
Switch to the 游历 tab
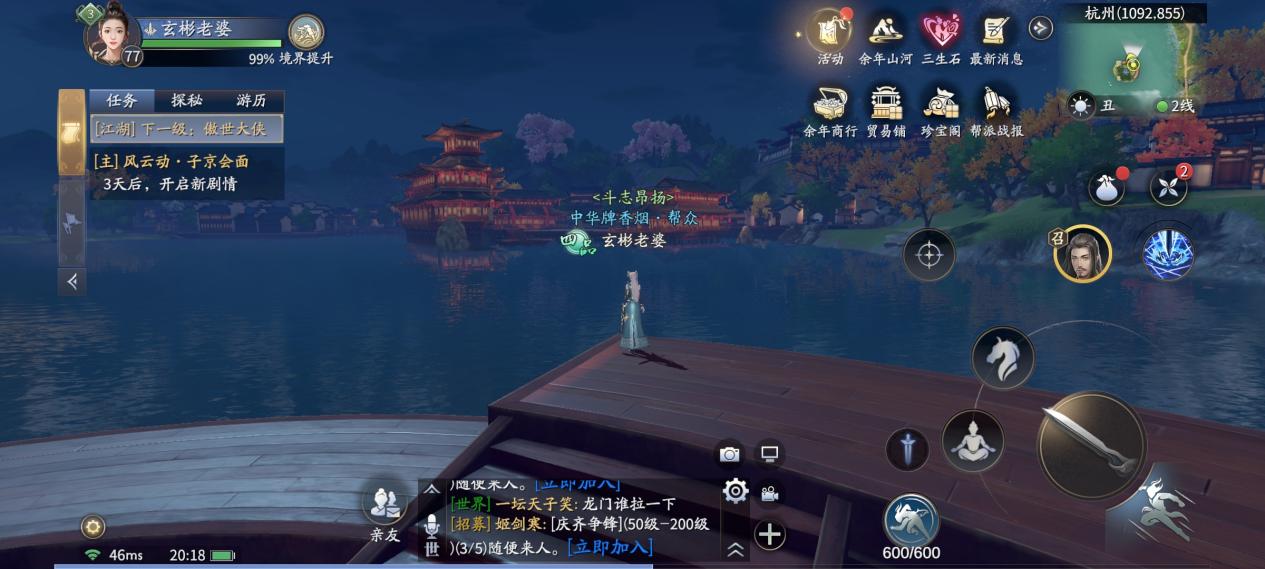(251, 101)
